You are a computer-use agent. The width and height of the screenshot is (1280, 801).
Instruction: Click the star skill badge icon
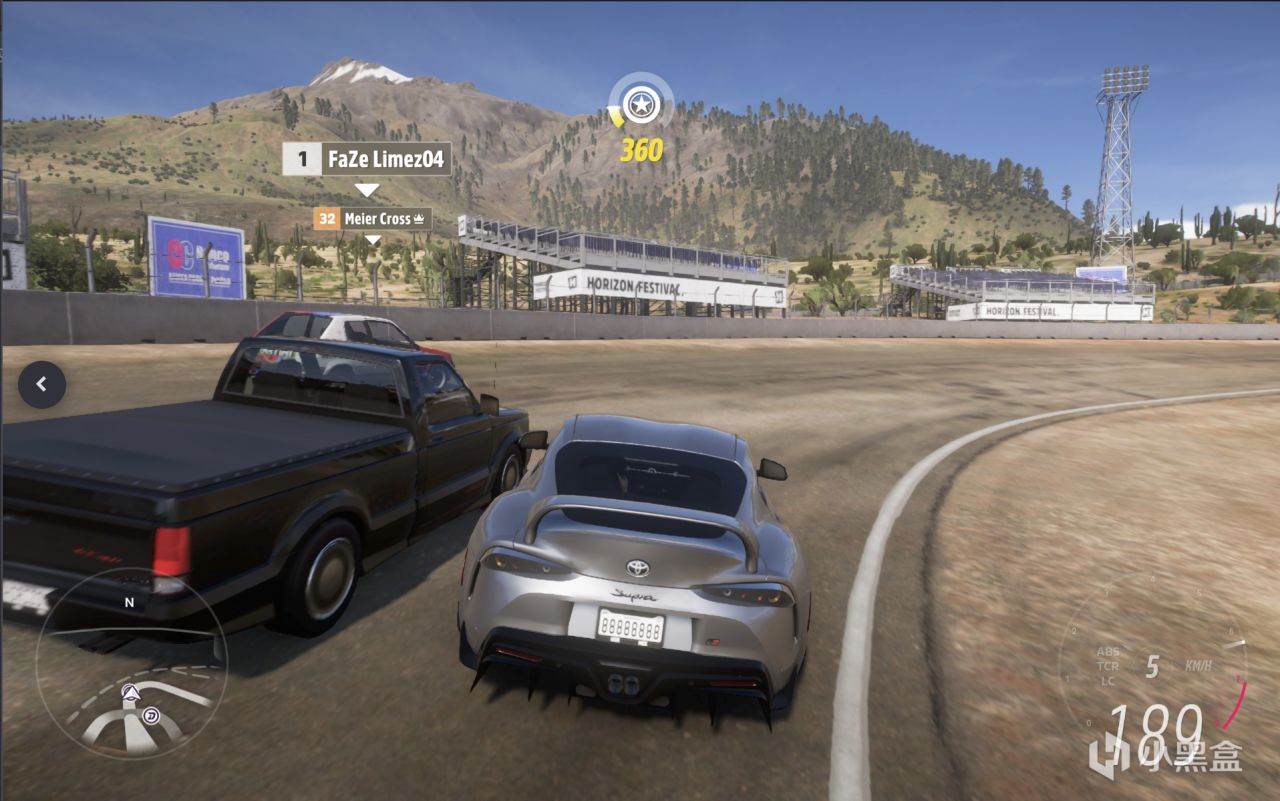tap(640, 103)
